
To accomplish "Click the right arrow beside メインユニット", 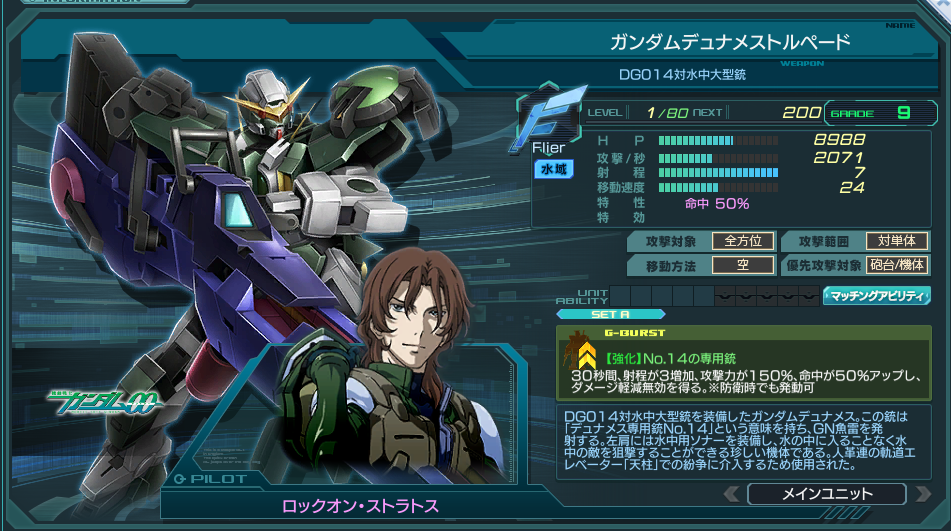I will coord(921,494).
